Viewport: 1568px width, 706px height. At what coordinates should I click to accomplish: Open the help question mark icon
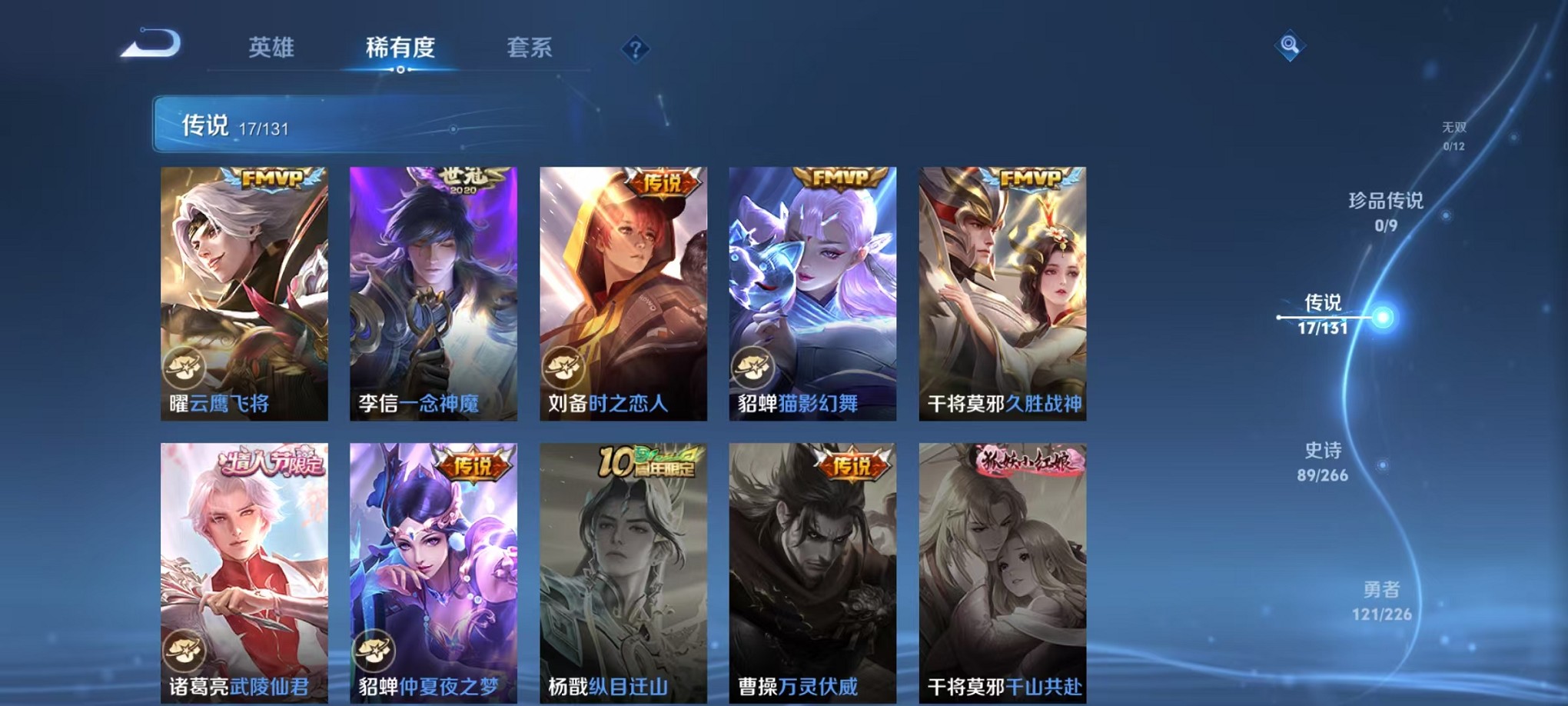click(x=635, y=49)
